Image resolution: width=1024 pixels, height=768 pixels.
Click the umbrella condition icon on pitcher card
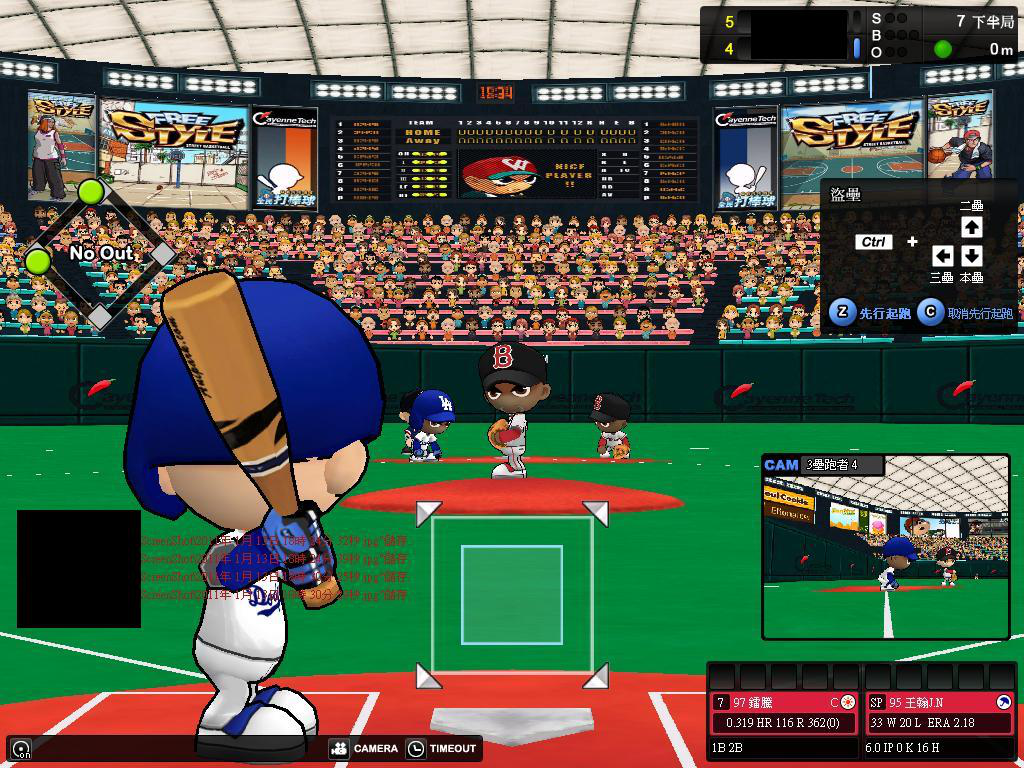pyautogui.click(x=1004, y=702)
